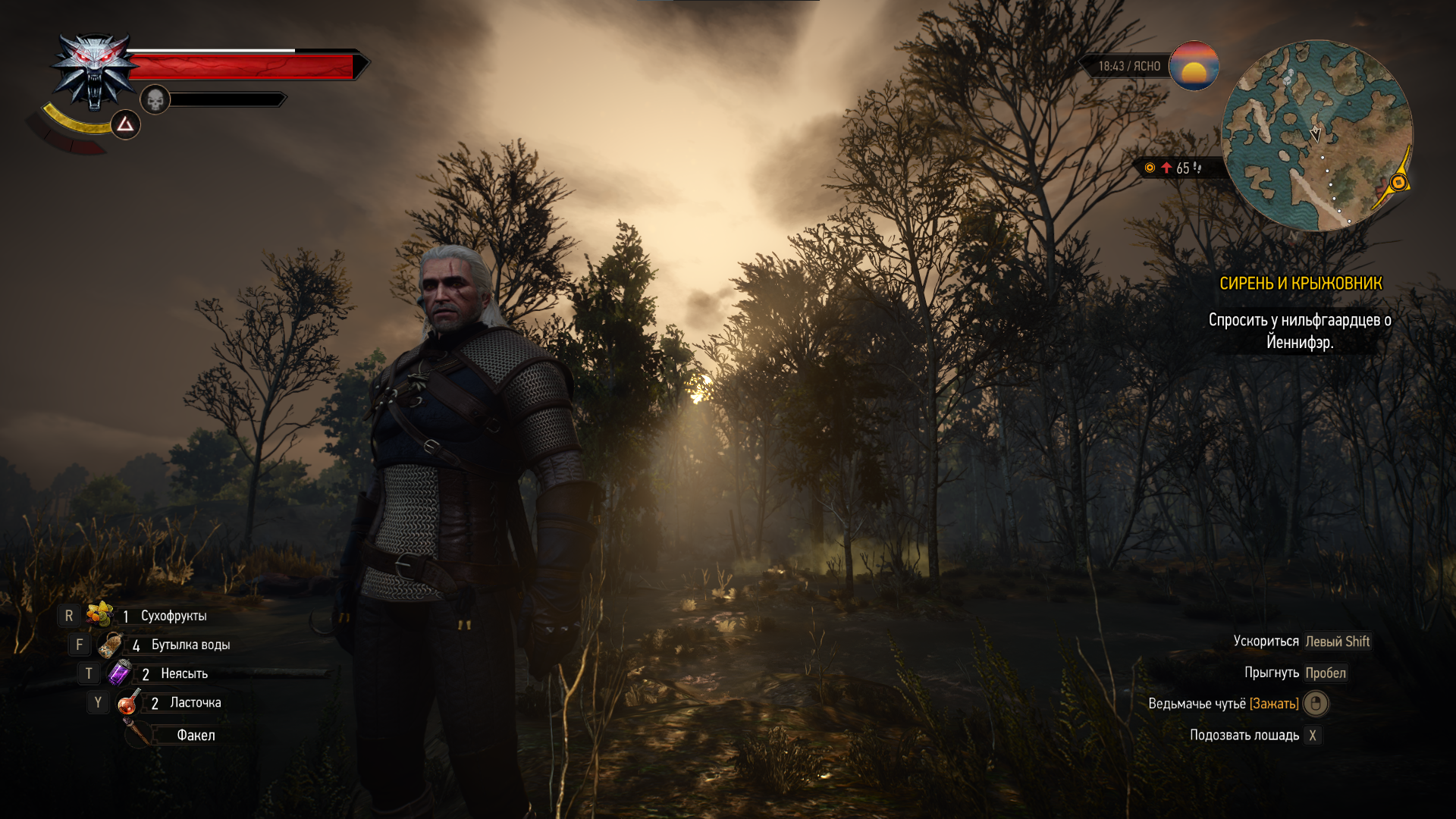Image resolution: width=1456 pixels, height=819 pixels.
Task: Use the Ласточка red potion slot
Action: pos(128,703)
